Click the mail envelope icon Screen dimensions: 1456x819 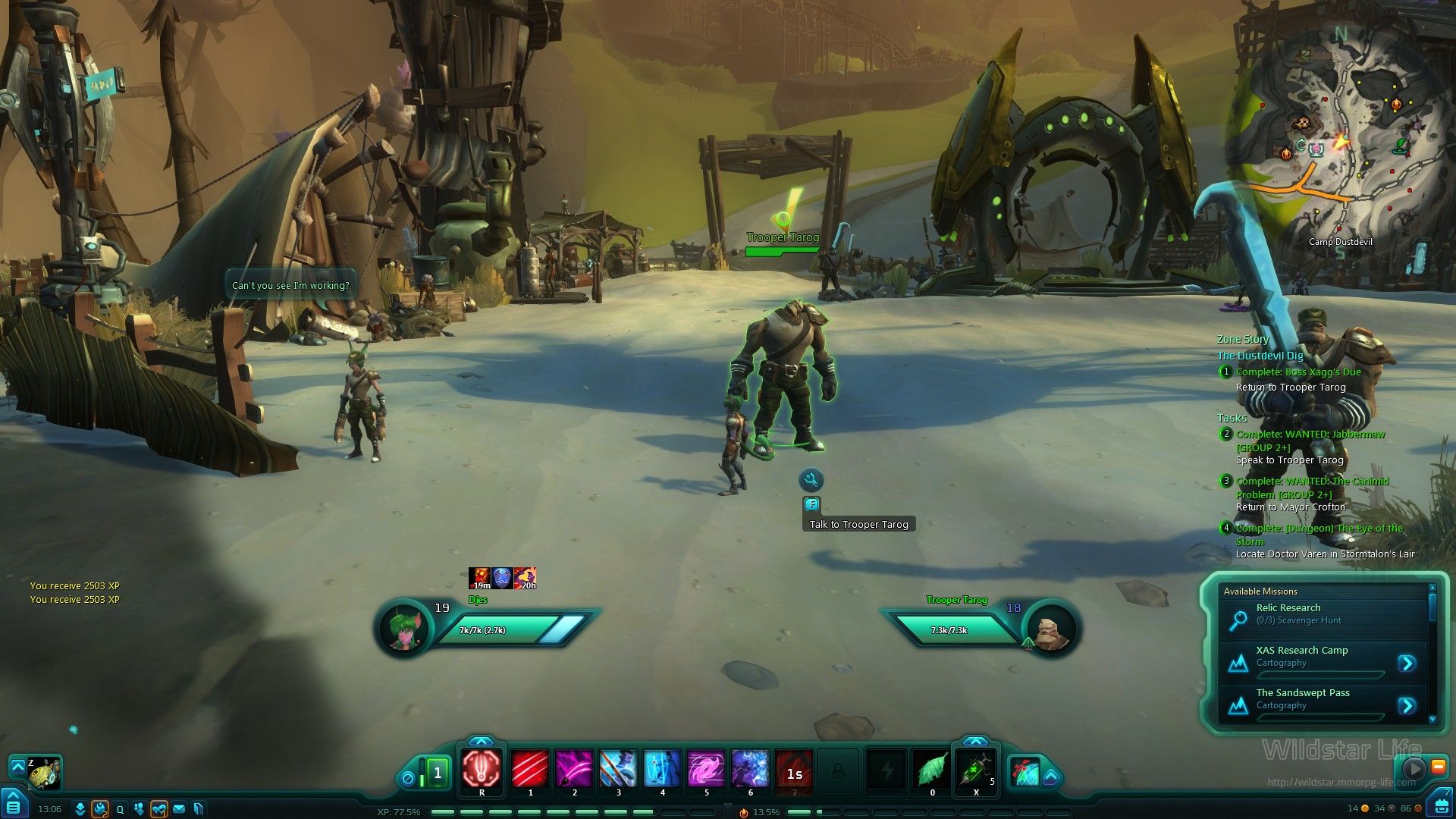point(179,809)
